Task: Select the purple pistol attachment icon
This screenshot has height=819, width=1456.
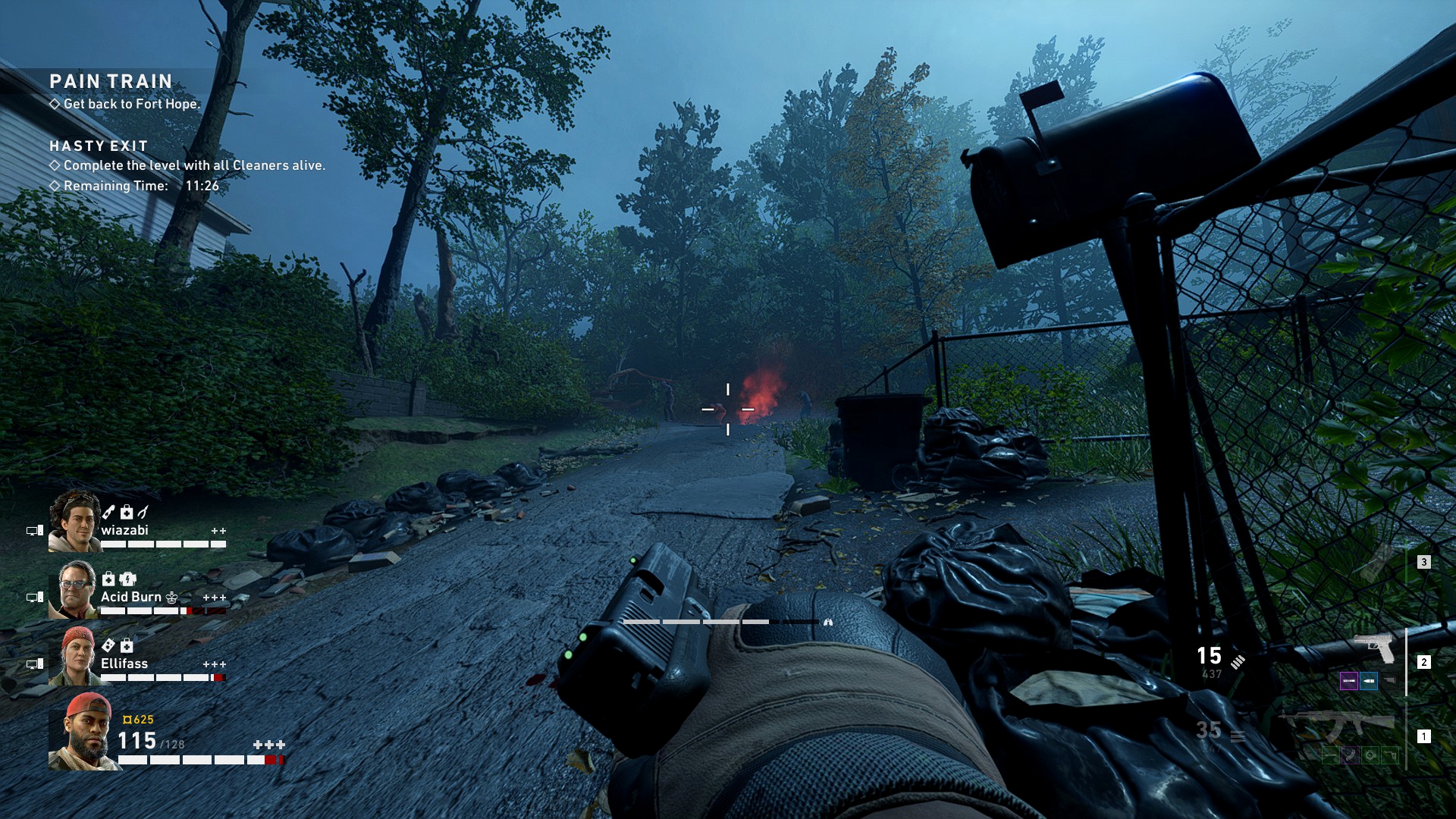Action: pyautogui.click(x=1348, y=681)
